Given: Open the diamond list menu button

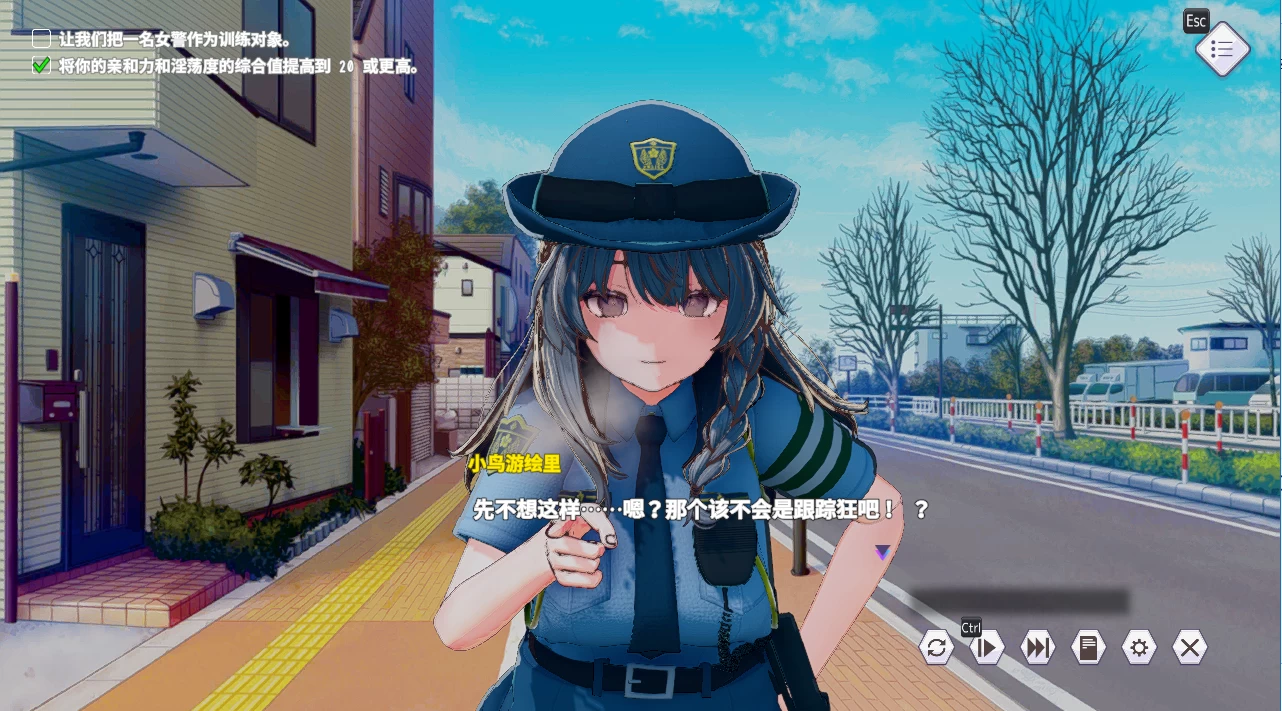Looking at the screenshot, I should (1222, 49).
